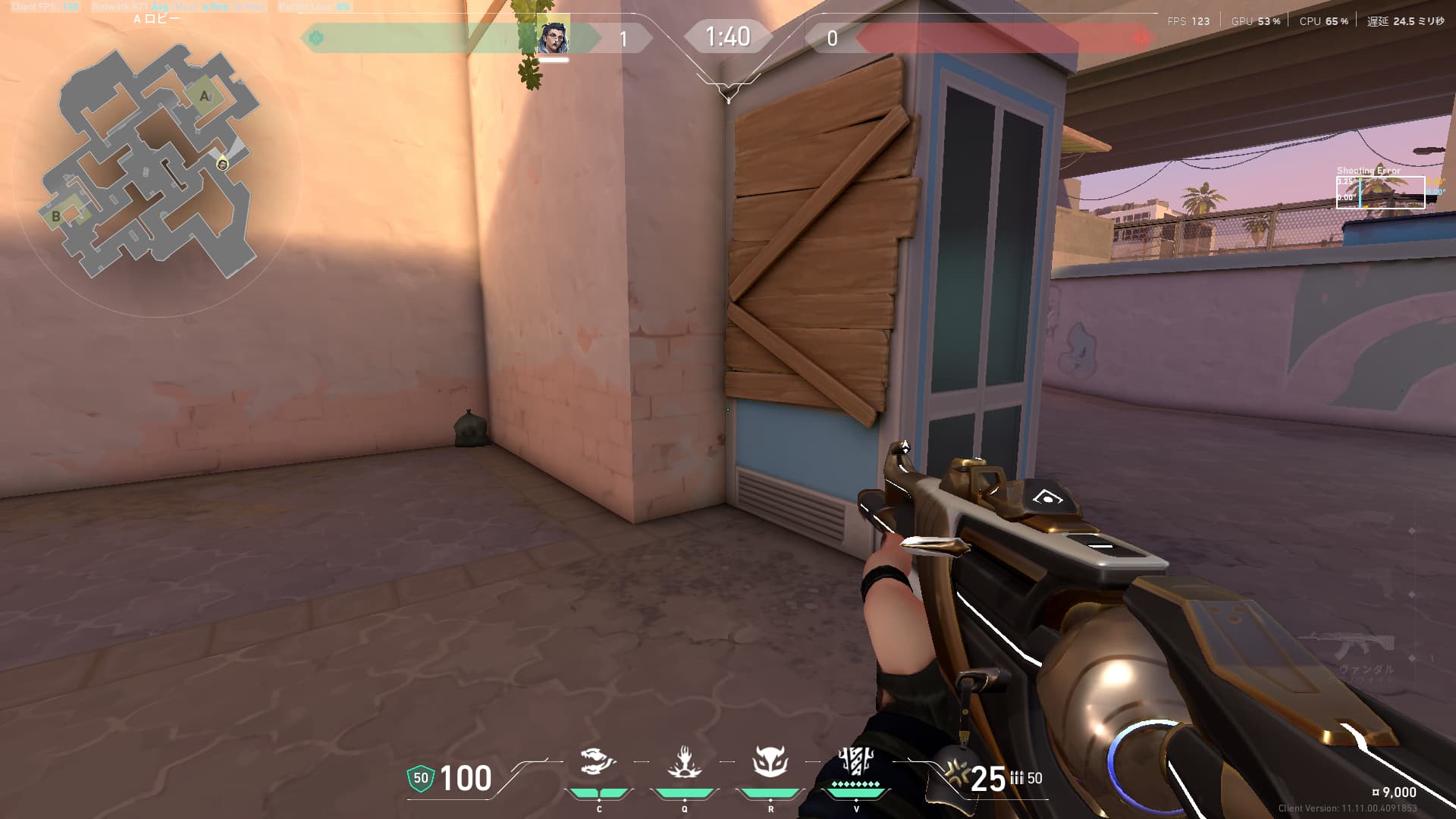
Task: Click the player position icon on minimap
Action: (x=222, y=164)
